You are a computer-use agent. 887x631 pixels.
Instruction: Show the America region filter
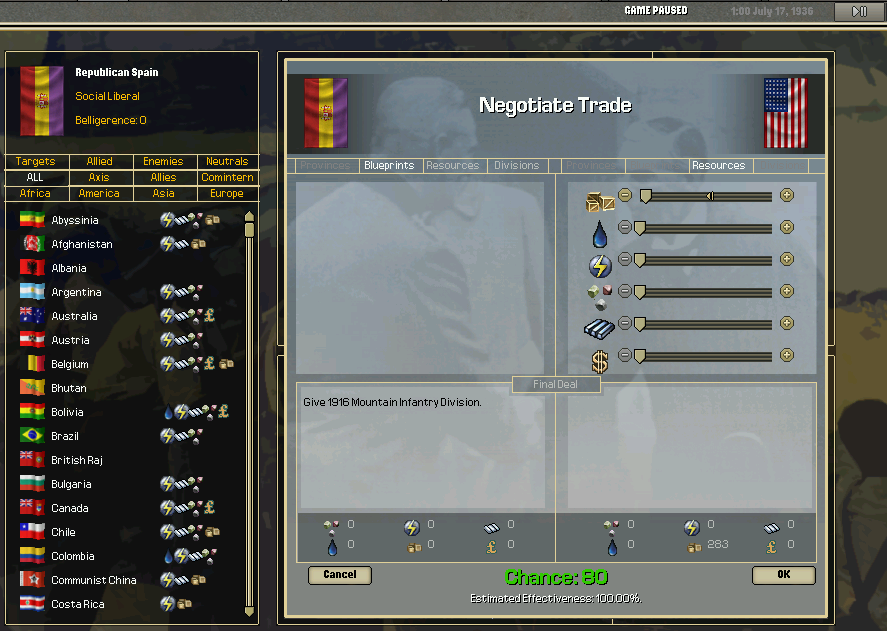tap(99, 194)
